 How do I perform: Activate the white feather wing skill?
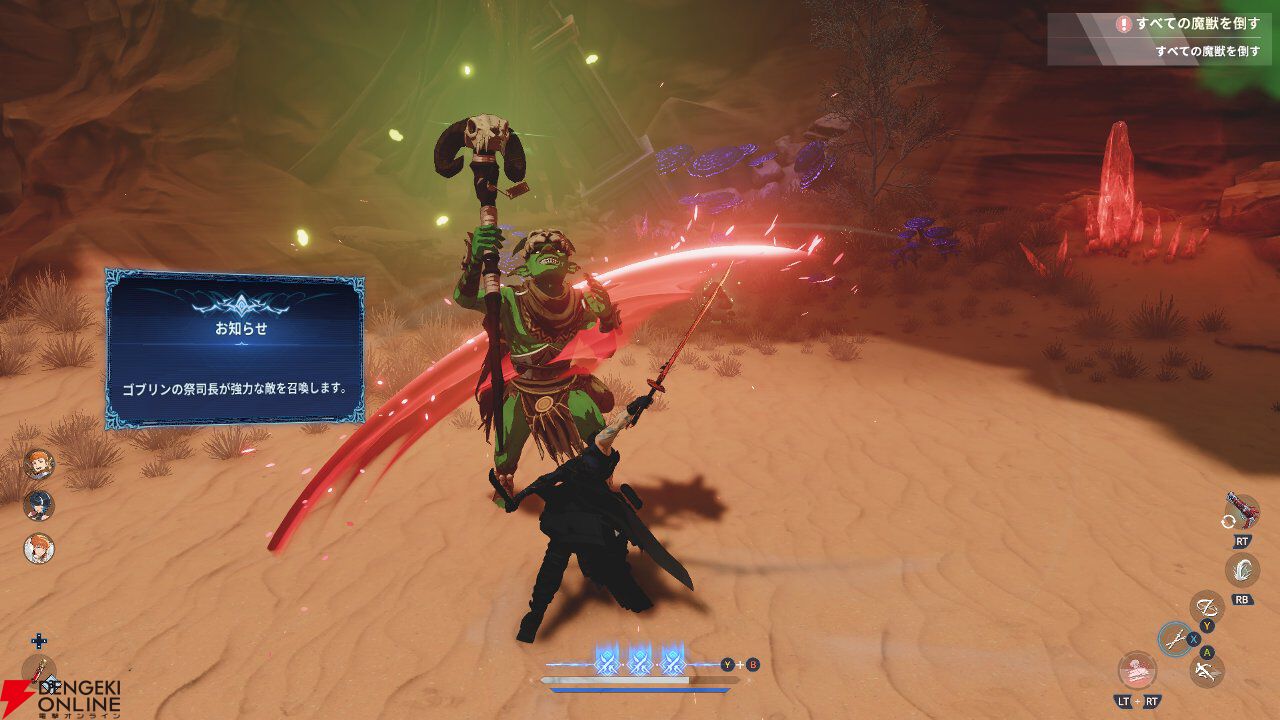click(1242, 570)
